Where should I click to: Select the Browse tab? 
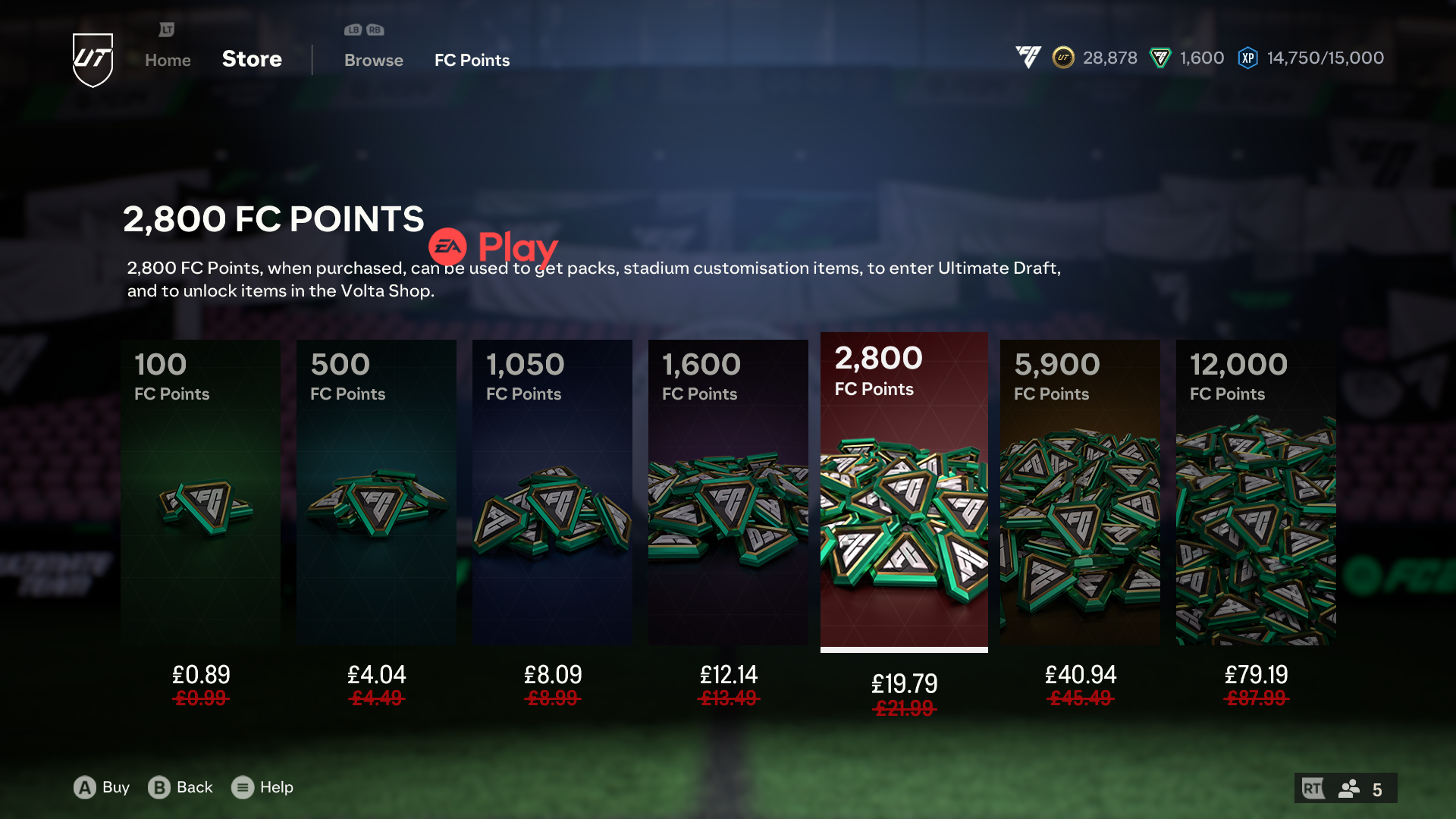(373, 60)
